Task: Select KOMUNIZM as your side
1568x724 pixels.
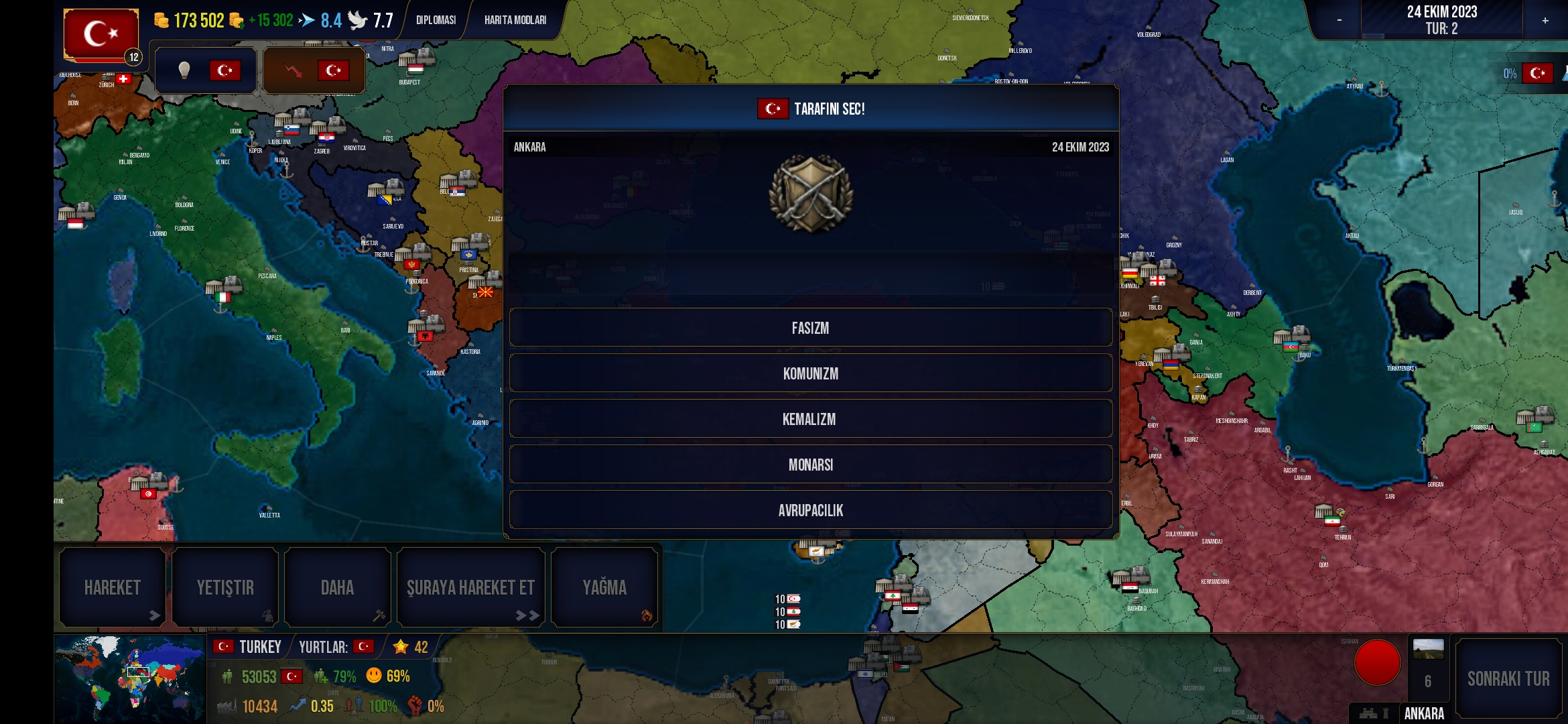Action: pos(810,373)
